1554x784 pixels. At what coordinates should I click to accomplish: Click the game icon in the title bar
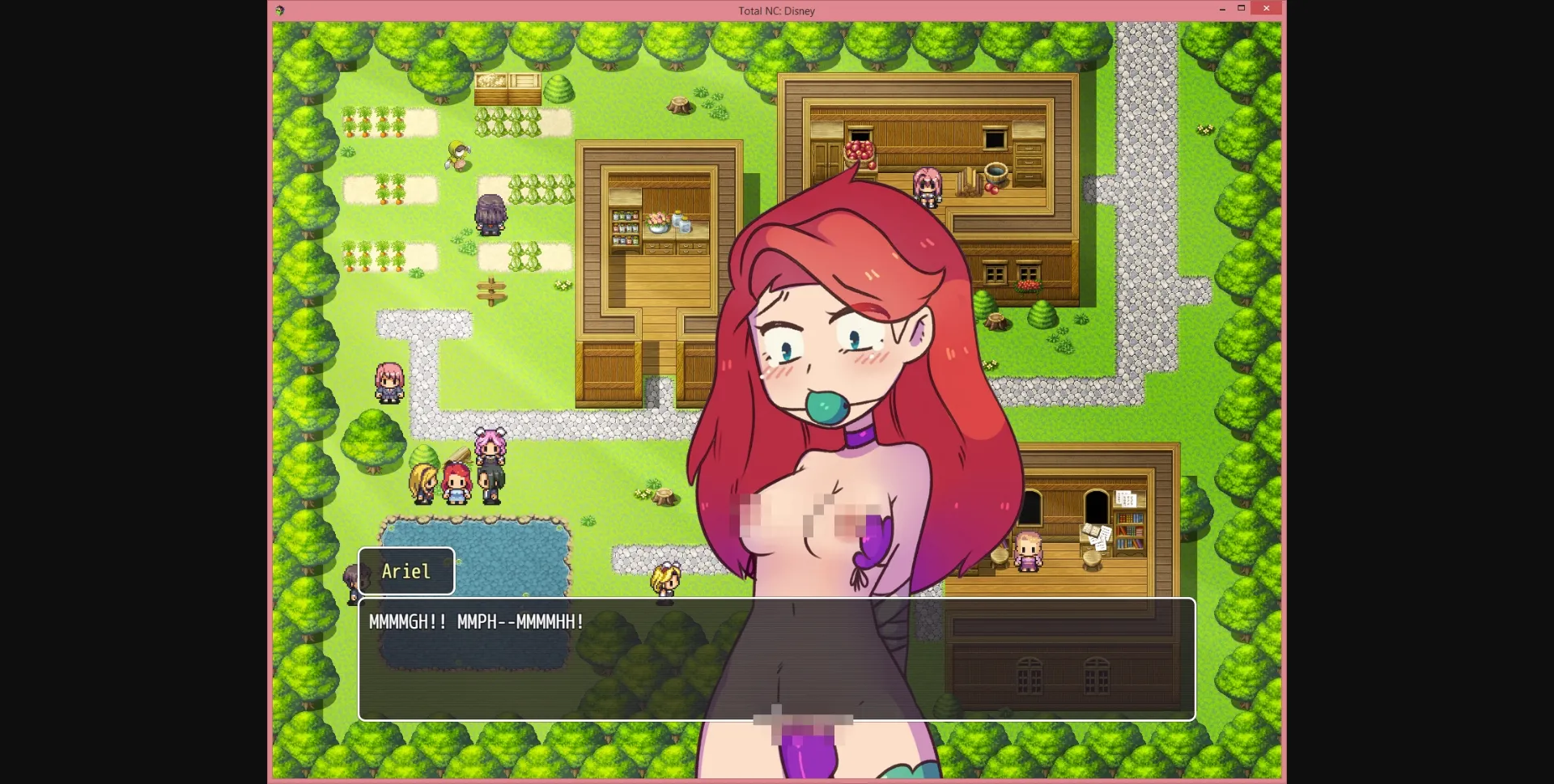click(279, 11)
